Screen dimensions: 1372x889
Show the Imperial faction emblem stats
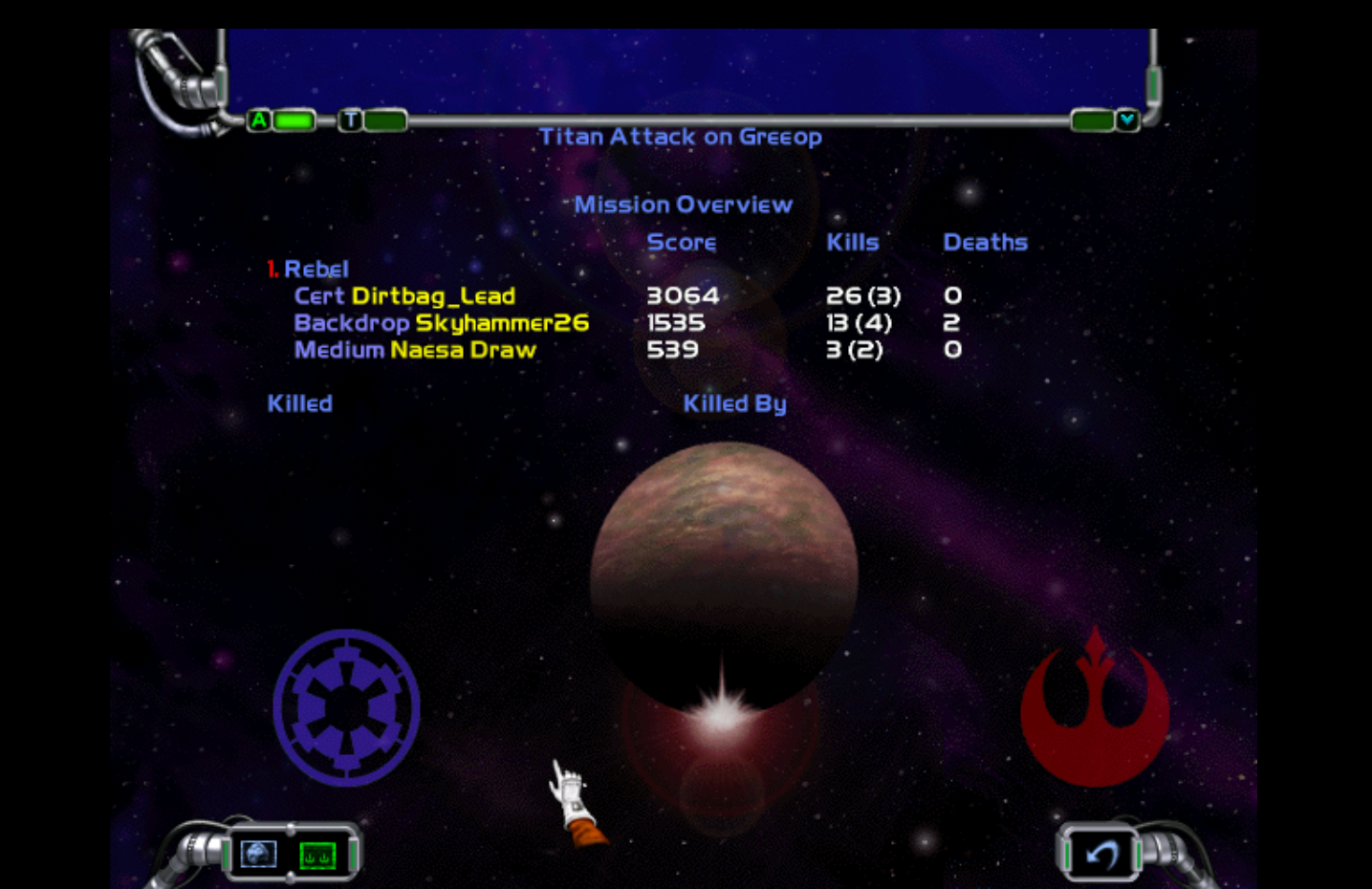[346, 707]
